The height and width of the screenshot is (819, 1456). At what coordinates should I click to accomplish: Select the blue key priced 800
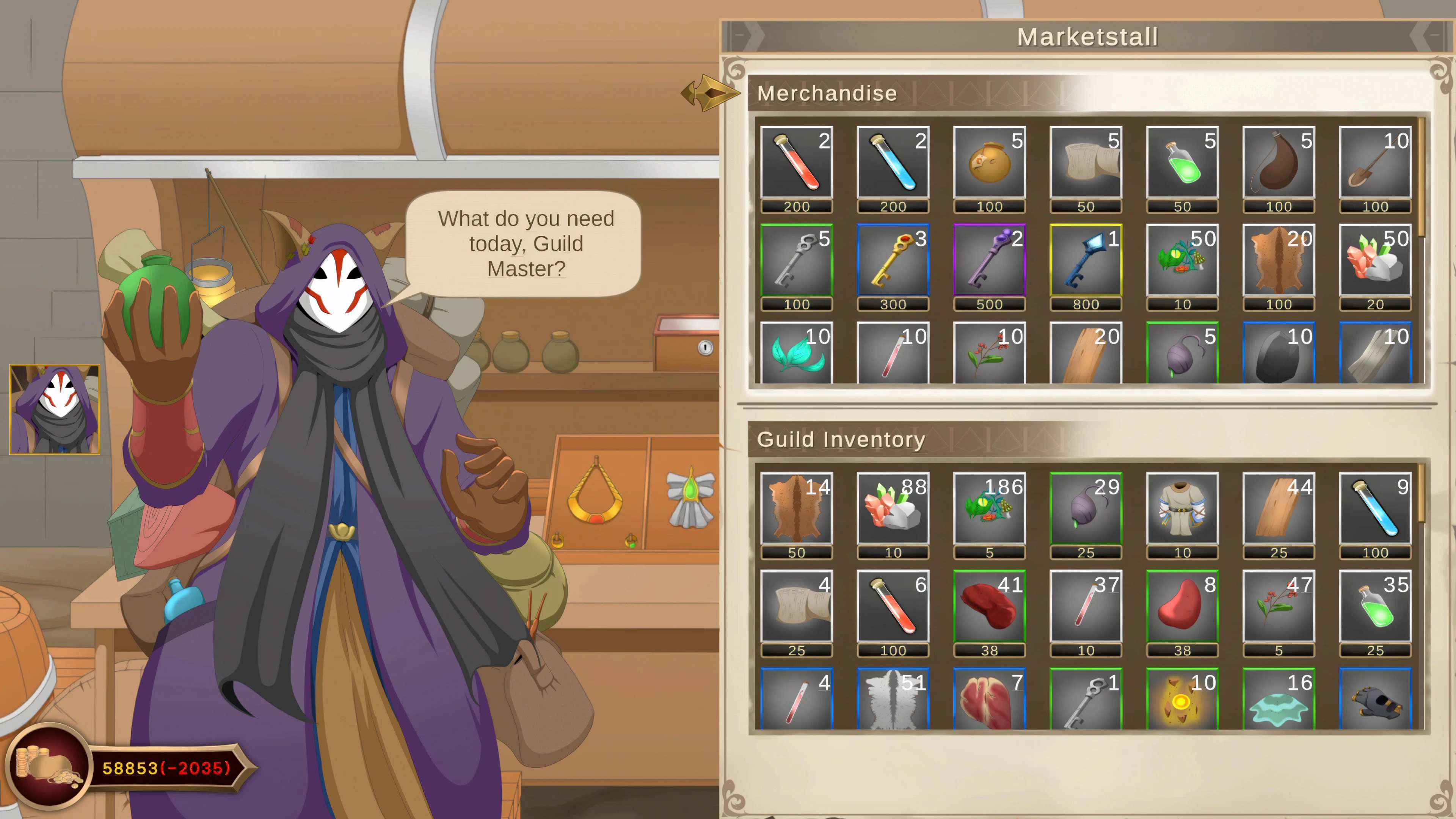click(x=1086, y=263)
